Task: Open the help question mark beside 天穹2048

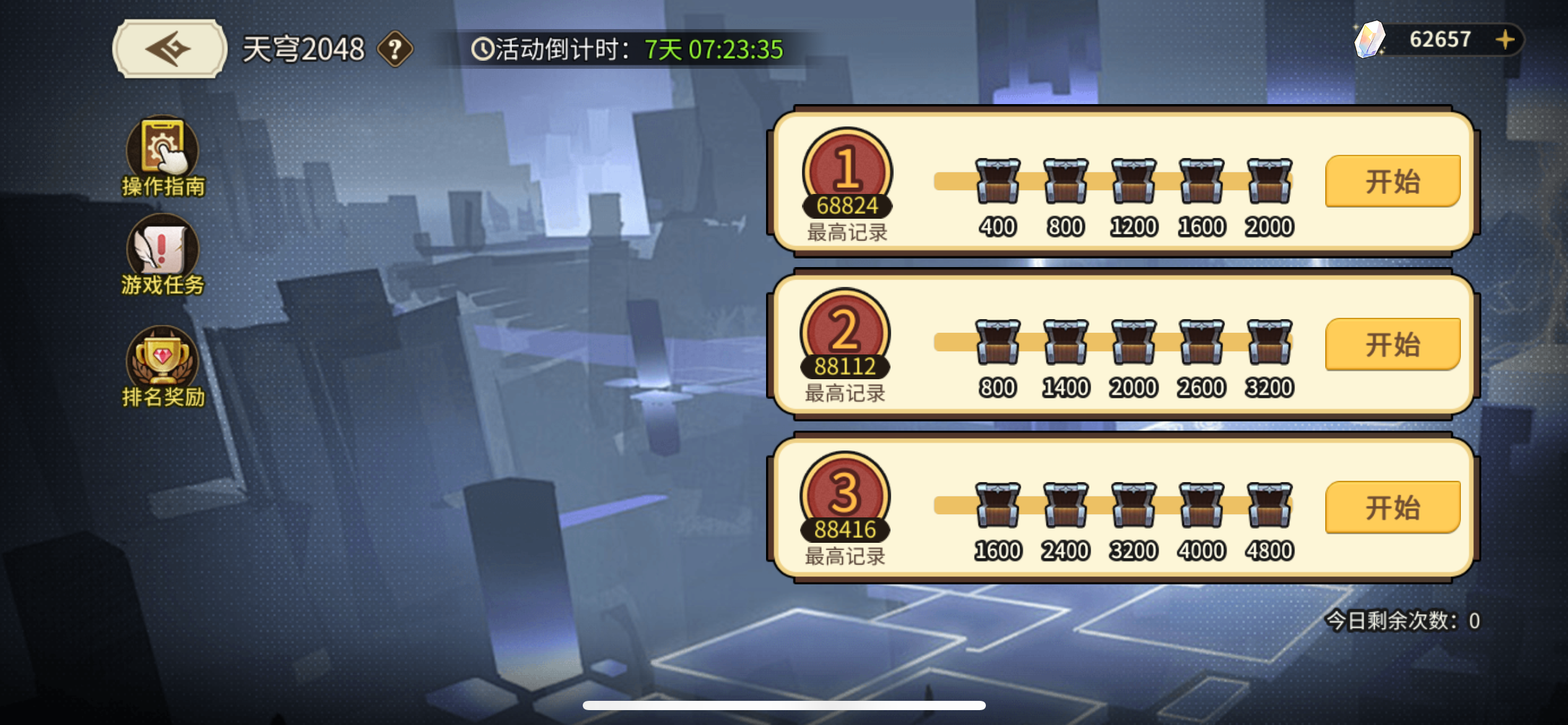Action: (394, 50)
